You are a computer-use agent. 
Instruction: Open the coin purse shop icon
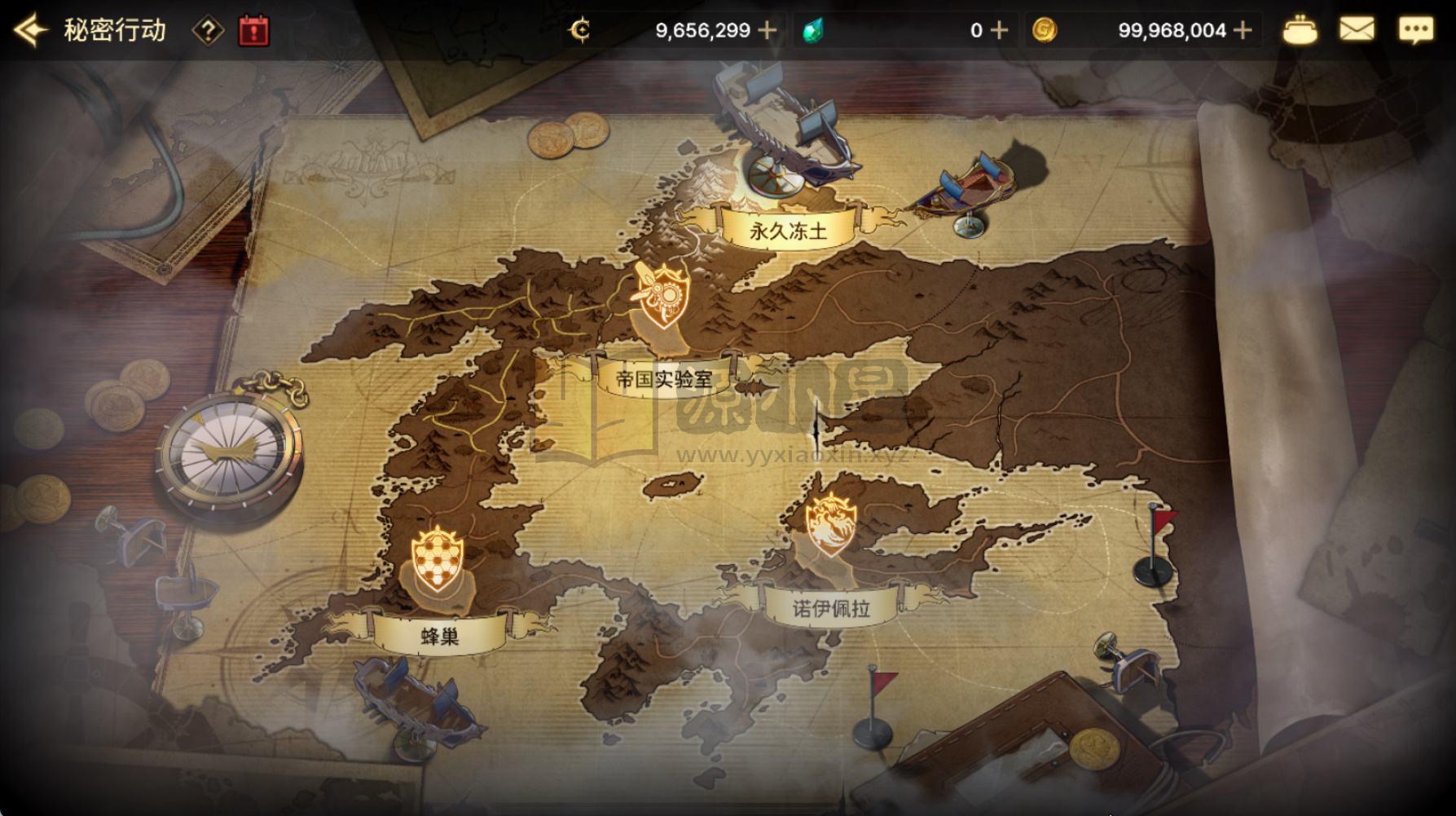(1300, 31)
